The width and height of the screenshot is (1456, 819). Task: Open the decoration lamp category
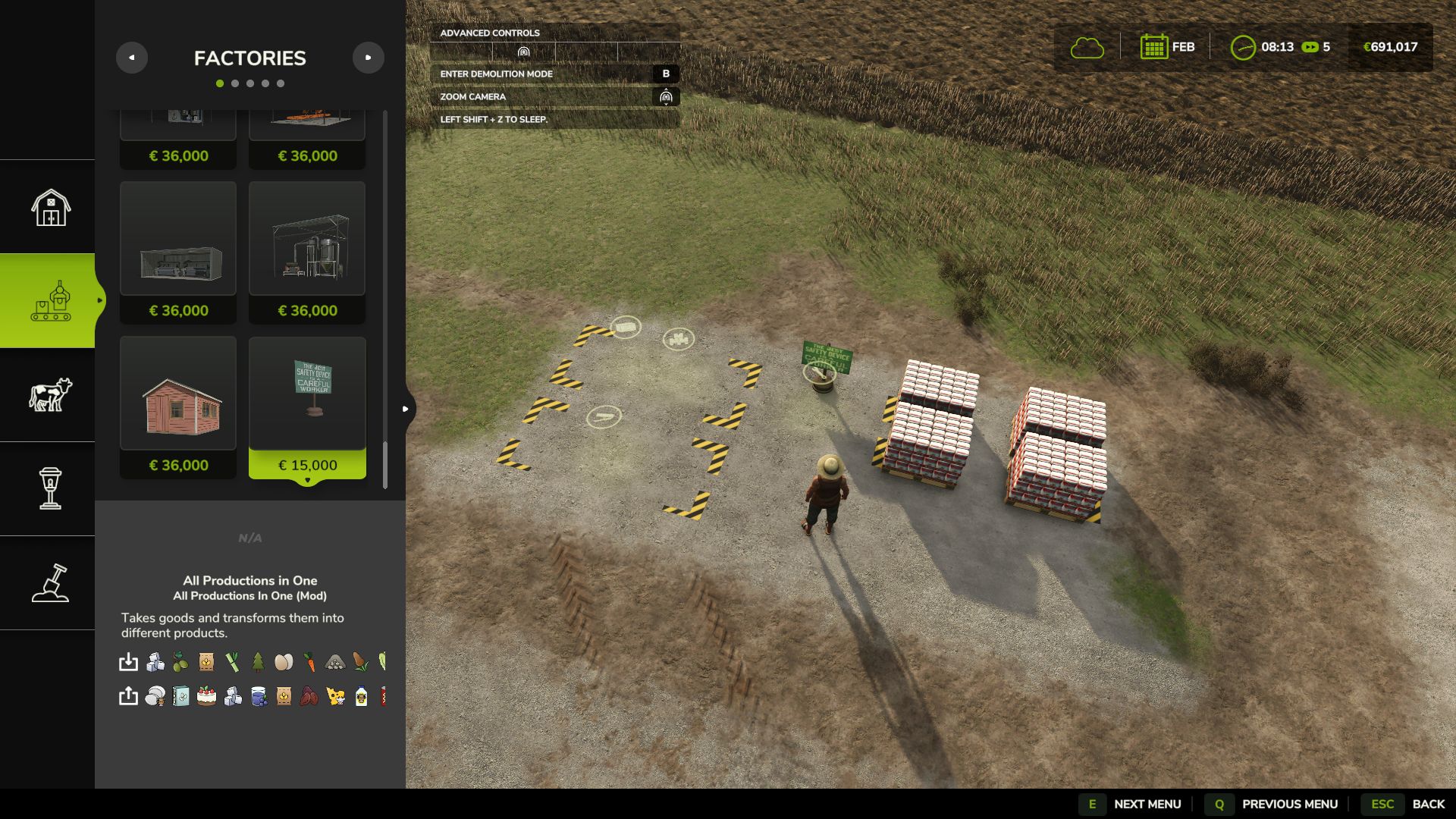tap(50, 488)
